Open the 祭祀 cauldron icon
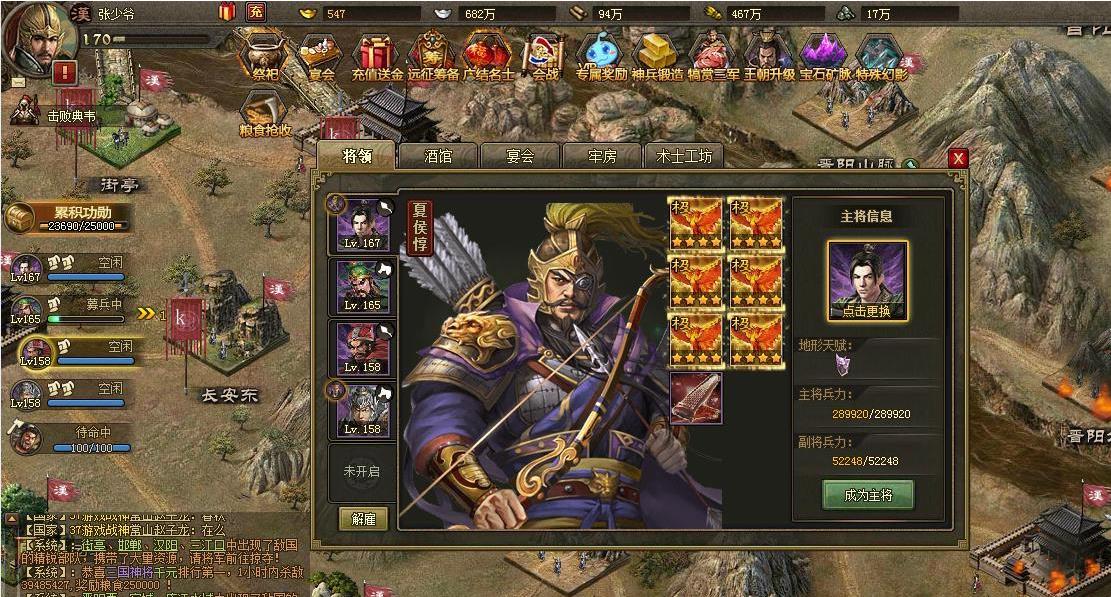This screenshot has height=597, width=1111. (x=265, y=55)
